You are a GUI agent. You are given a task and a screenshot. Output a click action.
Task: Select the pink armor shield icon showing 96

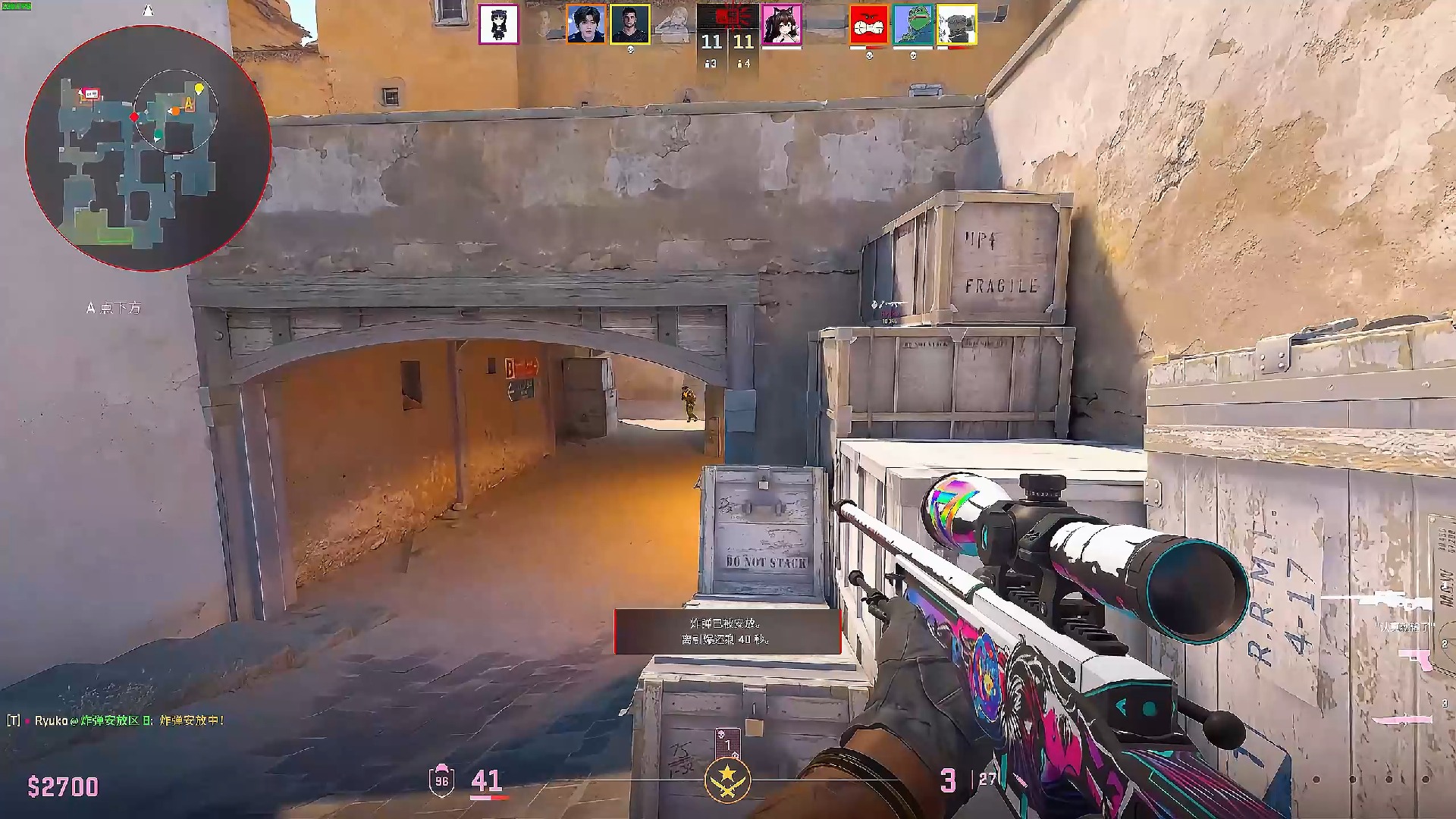441,779
